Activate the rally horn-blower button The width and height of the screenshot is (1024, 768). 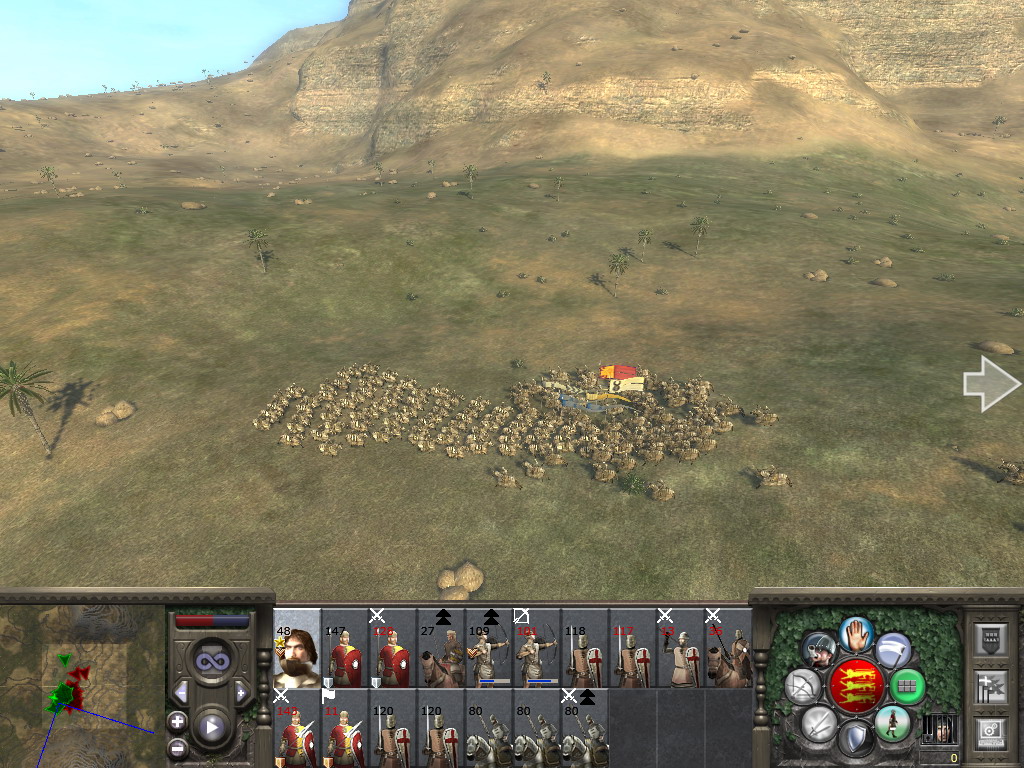tap(819, 650)
